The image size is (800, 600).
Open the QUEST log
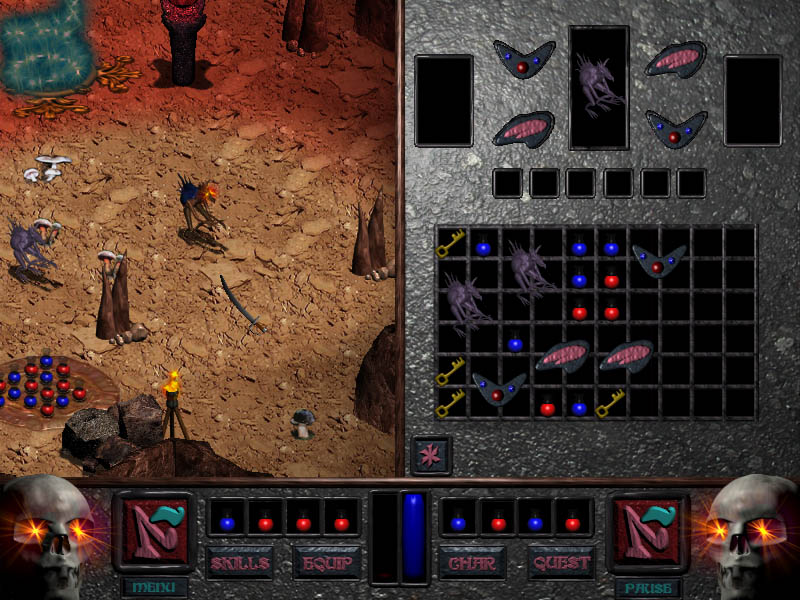pyautogui.click(x=561, y=563)
